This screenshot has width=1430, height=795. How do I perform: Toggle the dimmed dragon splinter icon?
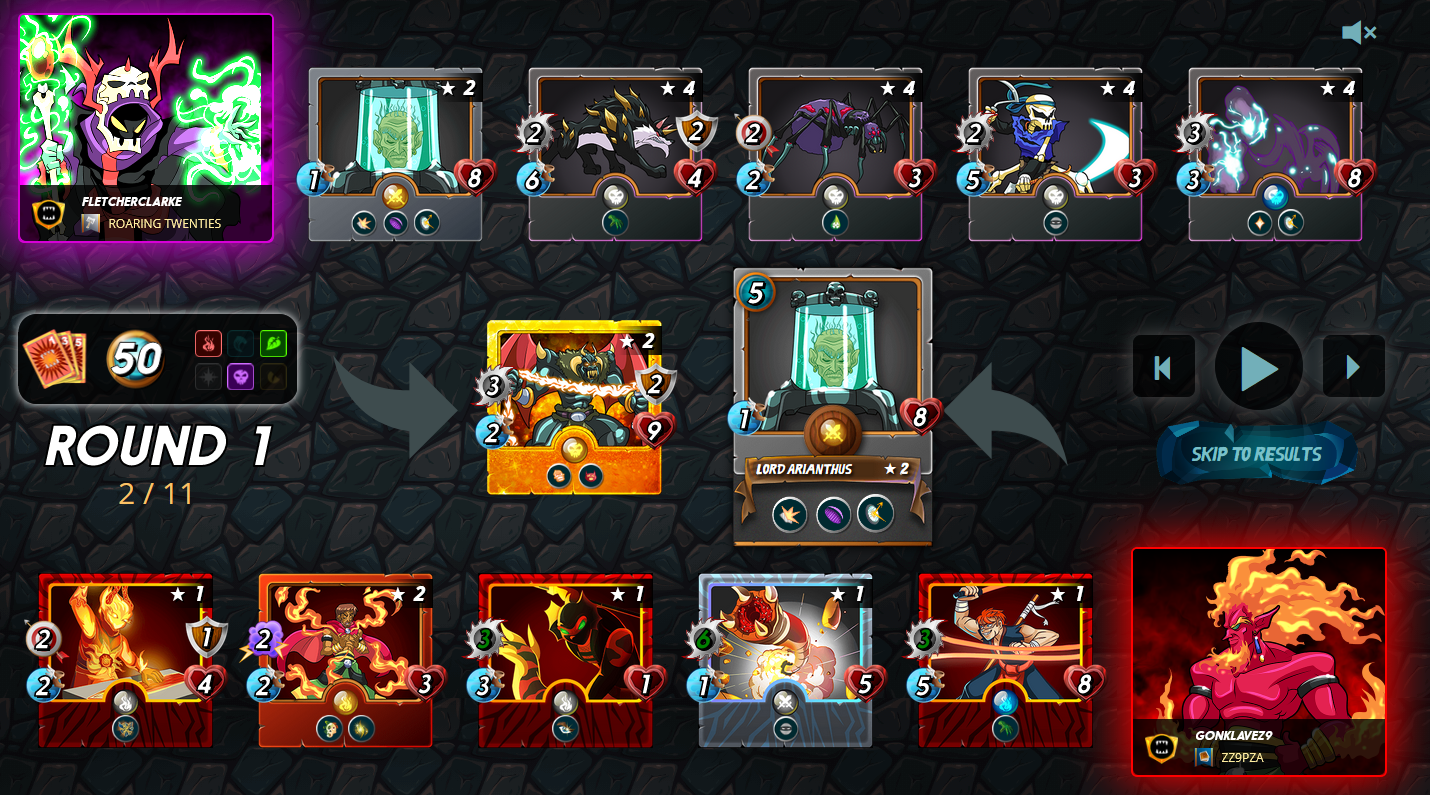click(272, 376)
